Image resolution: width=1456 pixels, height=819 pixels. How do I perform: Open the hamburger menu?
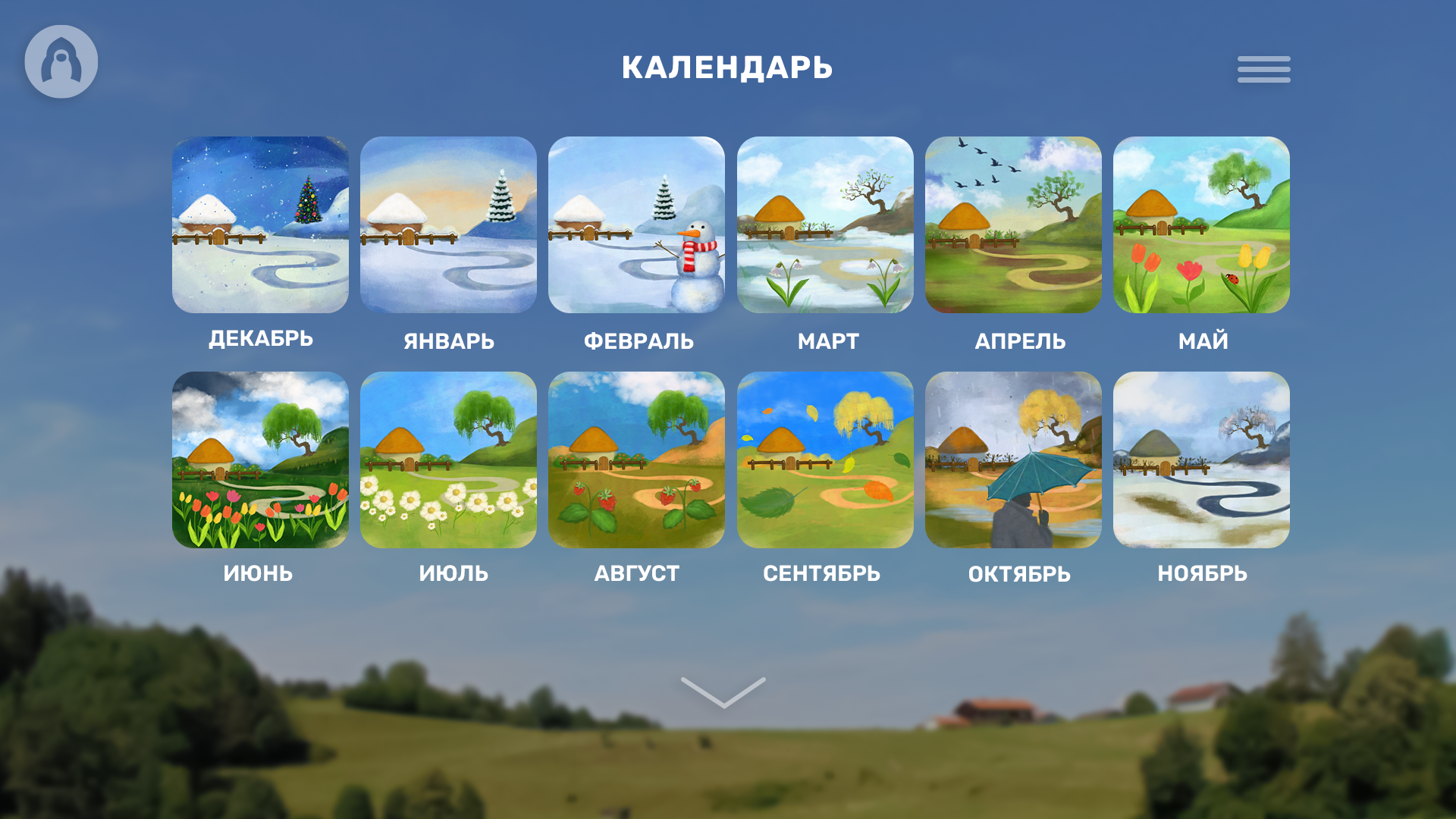pyautogui.click(x=1263, y=69)
